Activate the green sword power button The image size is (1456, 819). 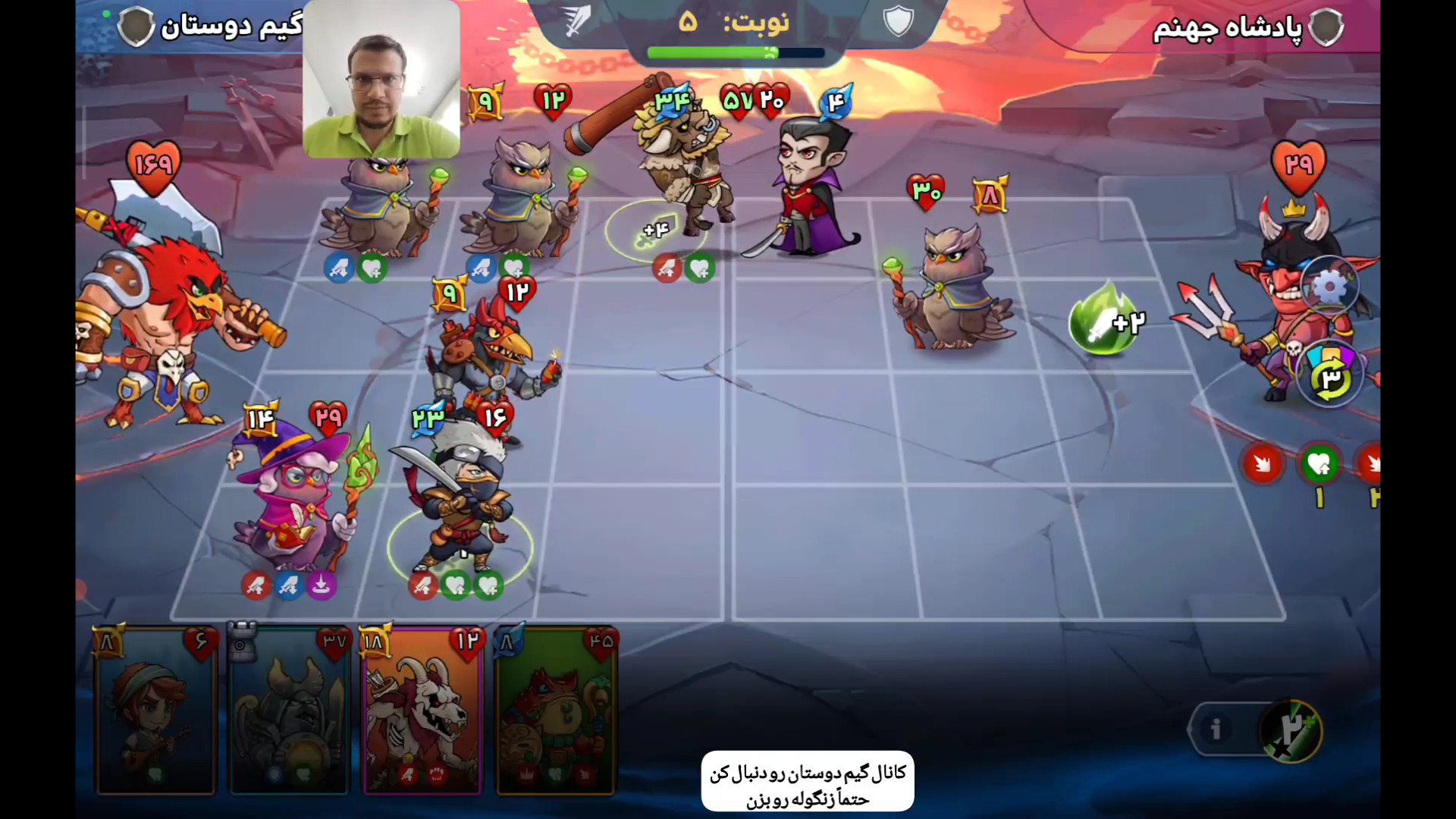pyautogui.click(x=1291, y=730)
